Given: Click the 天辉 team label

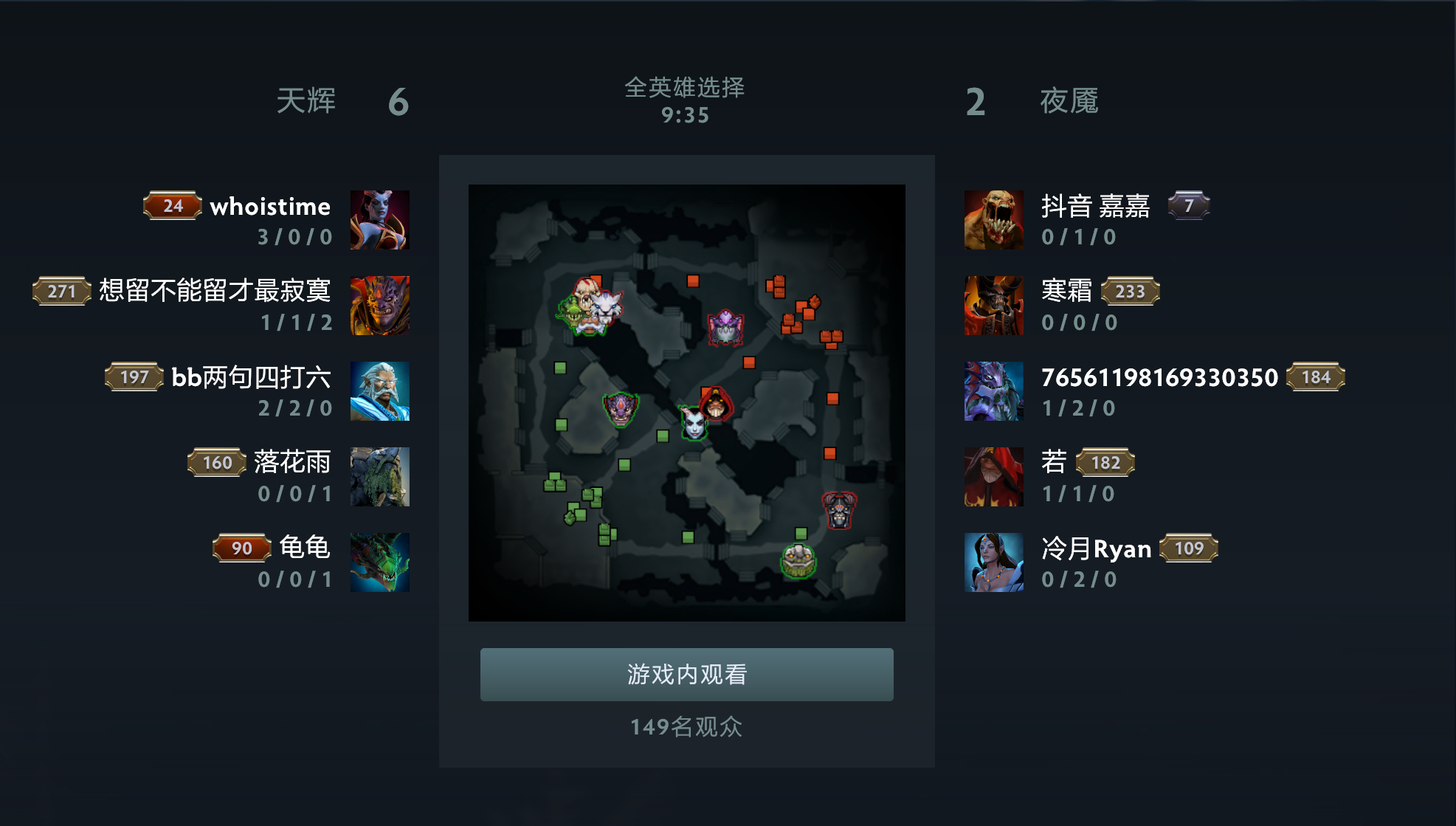Looking at the screenshot, I should (307, 100).
